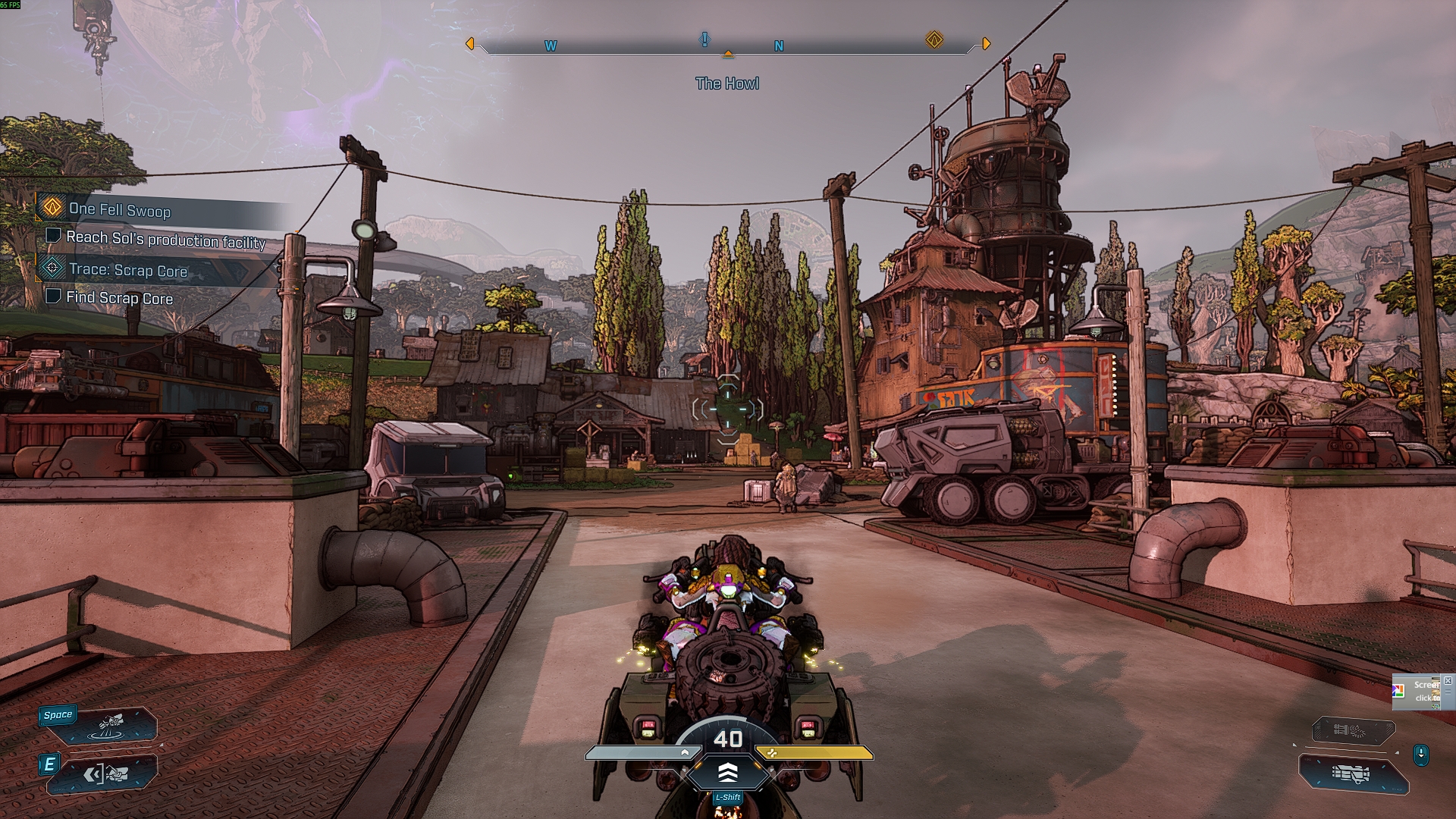Click the blue exclamation marker on compass
The image size is (1456, 819).
[x=705, y=39]
